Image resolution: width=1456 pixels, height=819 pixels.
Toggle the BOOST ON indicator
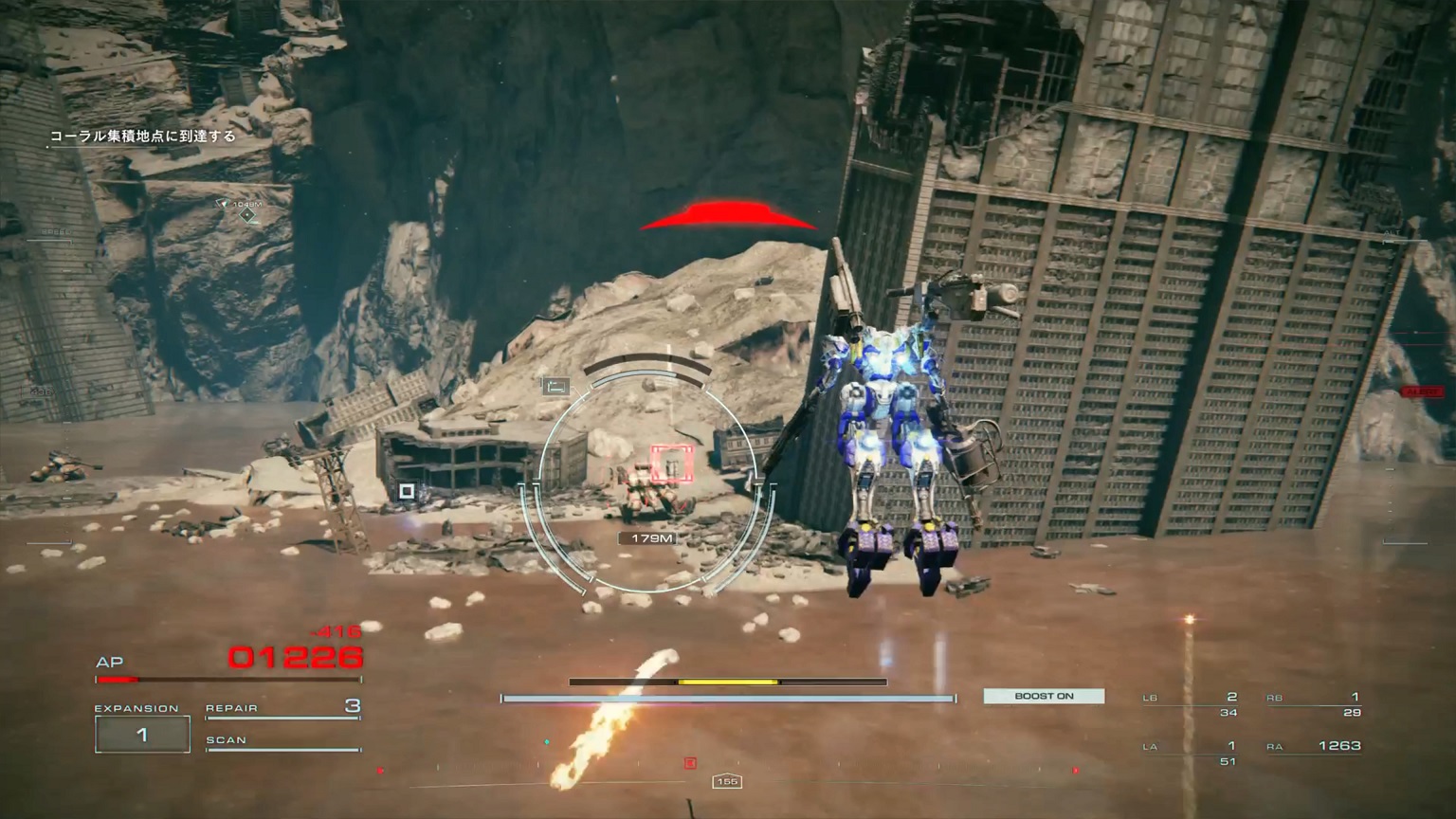[x=1044, y=696]
